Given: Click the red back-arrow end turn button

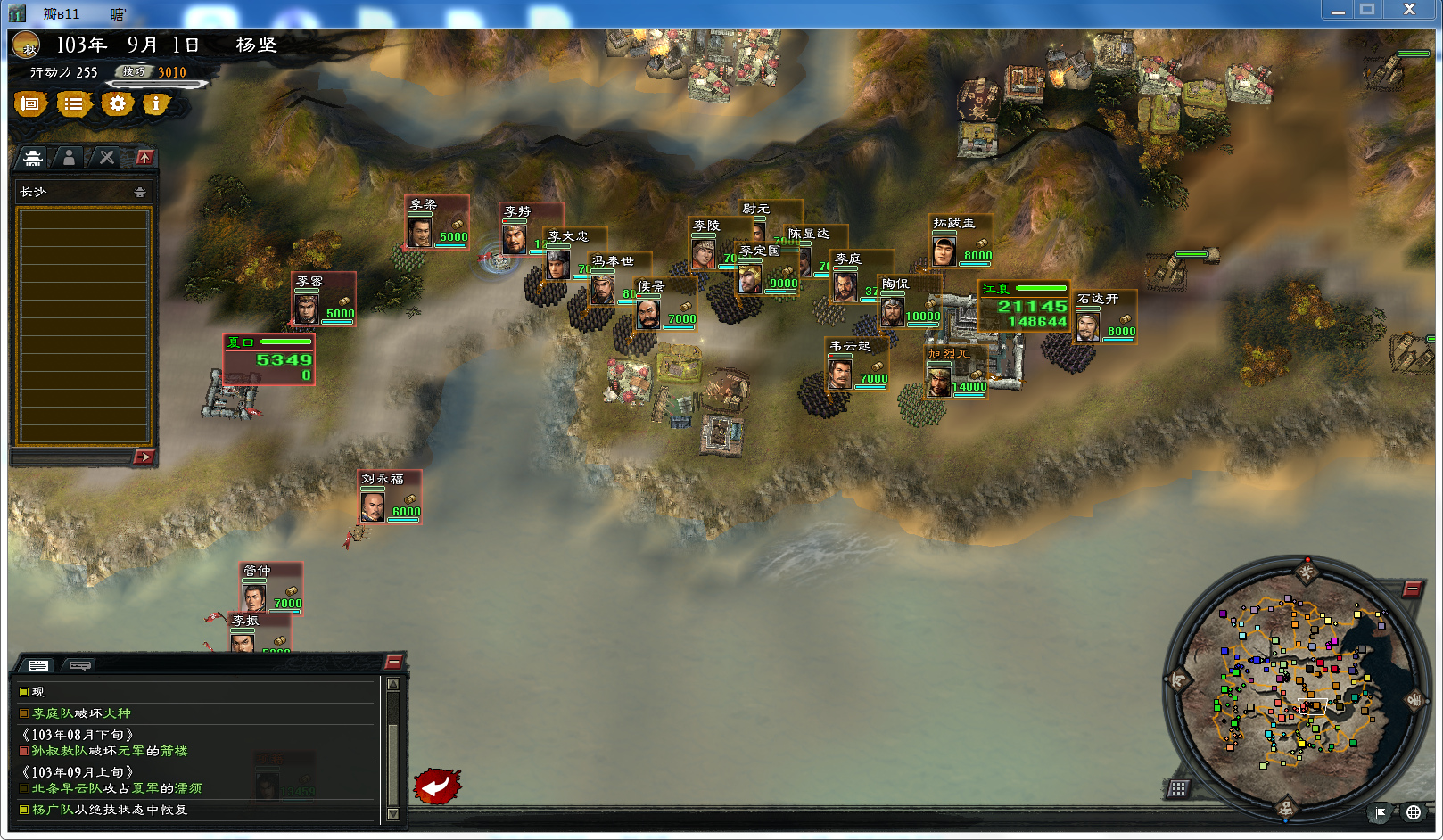Looking at the screenshot, I should coord(436,786).
